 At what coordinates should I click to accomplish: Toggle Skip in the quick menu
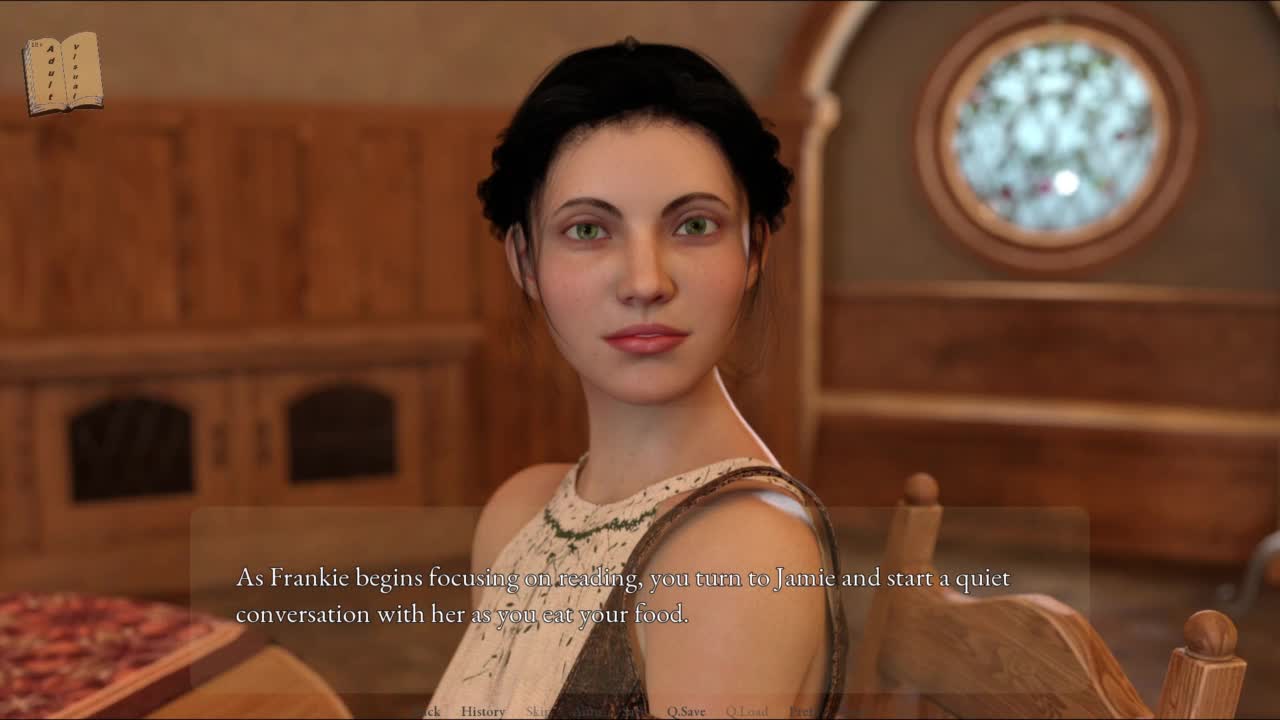(x=537, y=711)
